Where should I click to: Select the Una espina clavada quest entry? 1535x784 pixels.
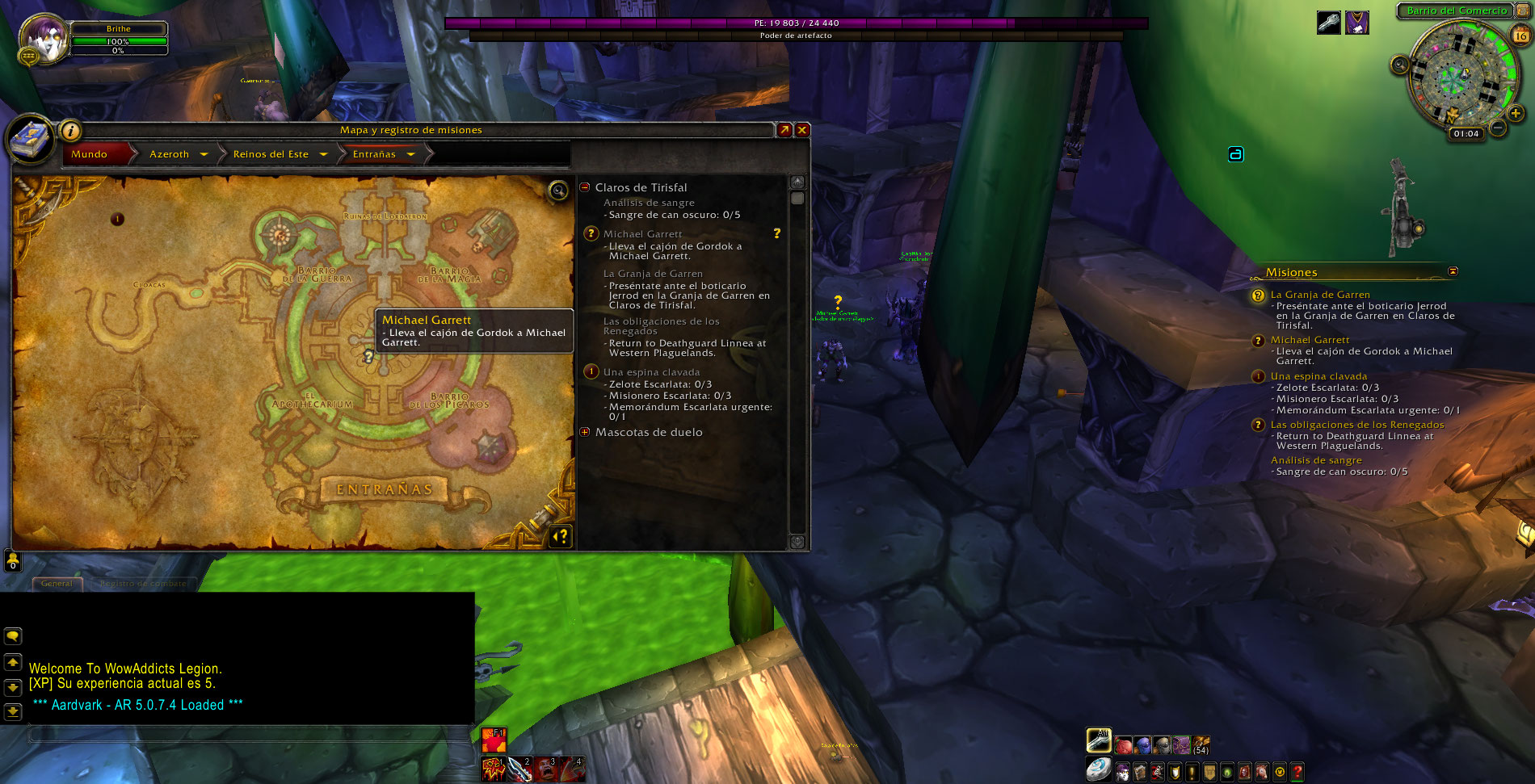coord(651,372)
